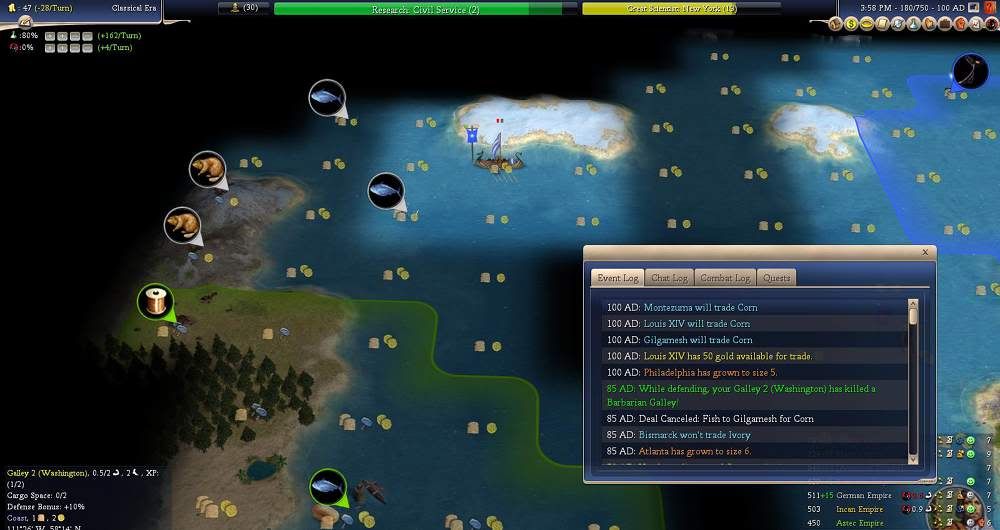Select Aztec Empire in the scoreboard

coord(861,523)
